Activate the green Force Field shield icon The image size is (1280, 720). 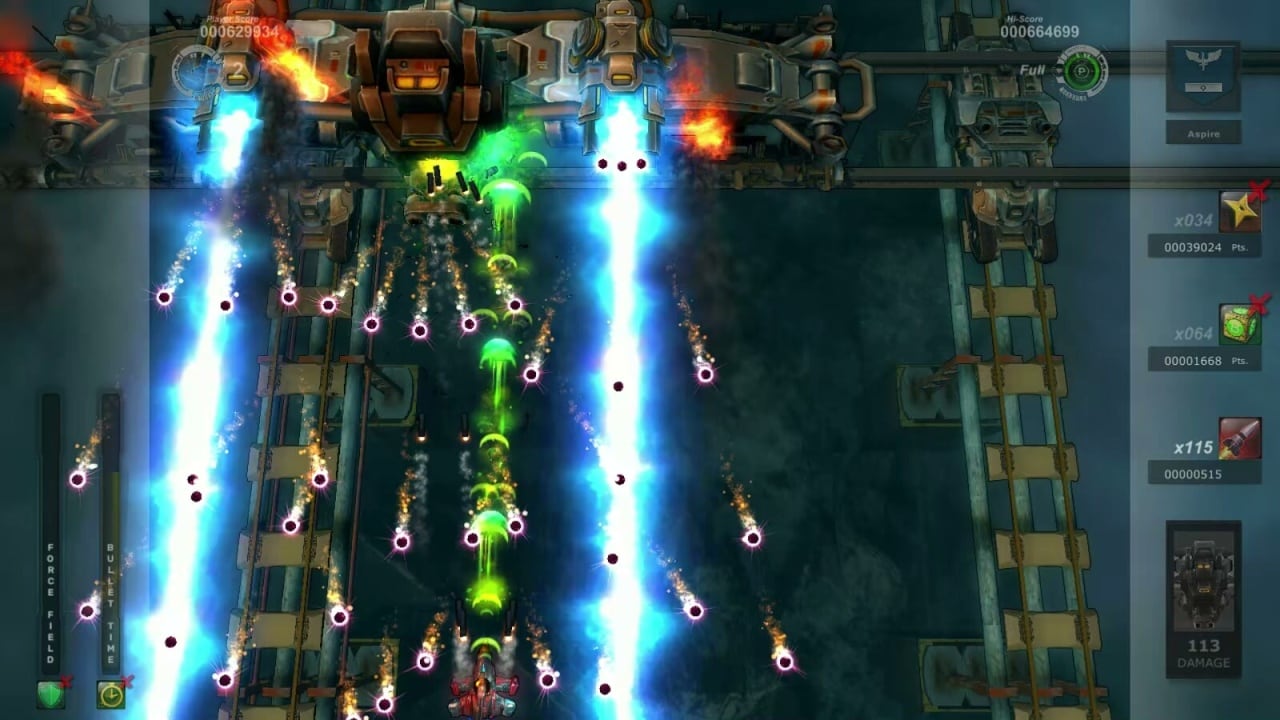click(x=50, y=693)
